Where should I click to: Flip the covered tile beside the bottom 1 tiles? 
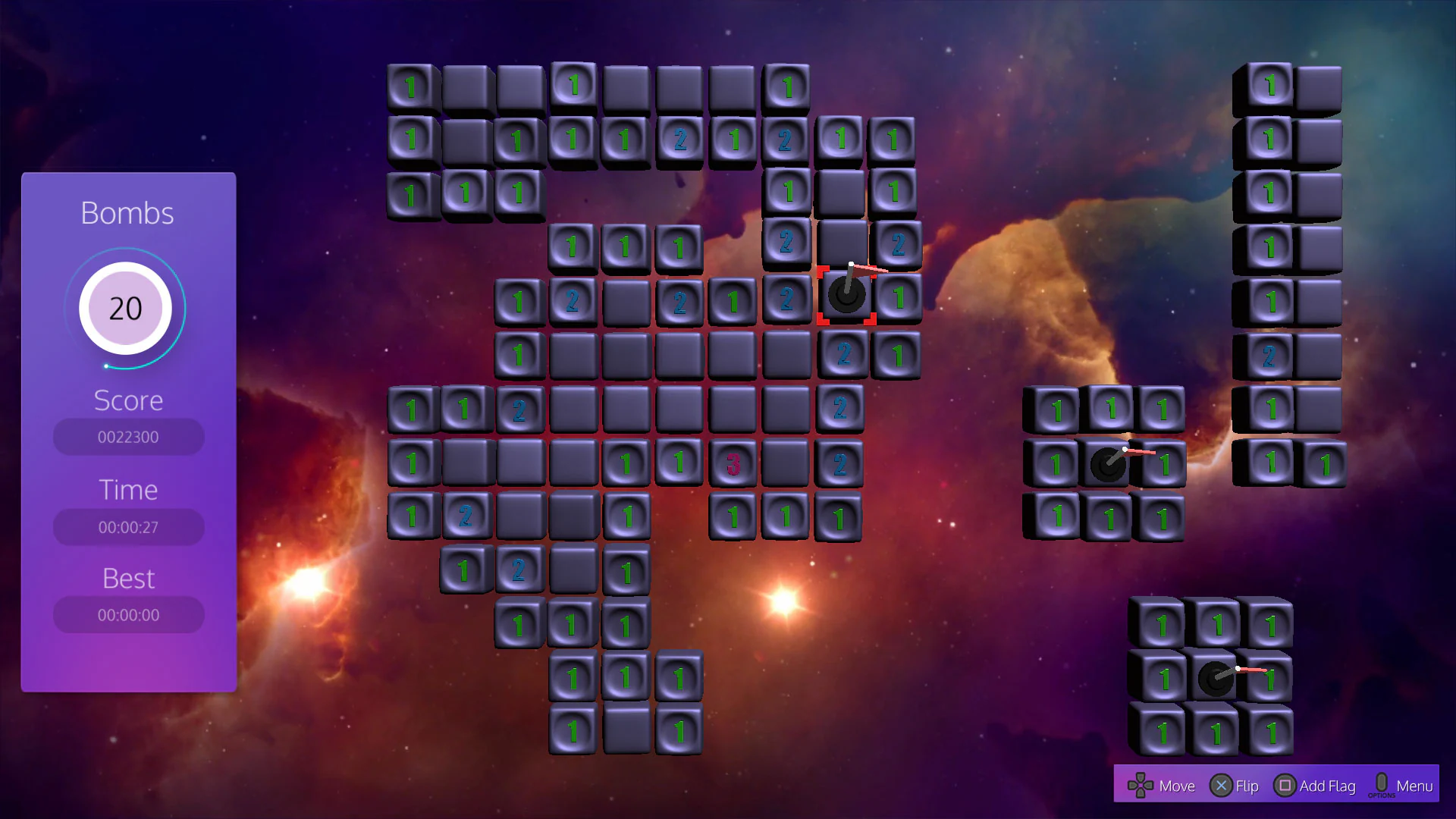tap(626, 730)
